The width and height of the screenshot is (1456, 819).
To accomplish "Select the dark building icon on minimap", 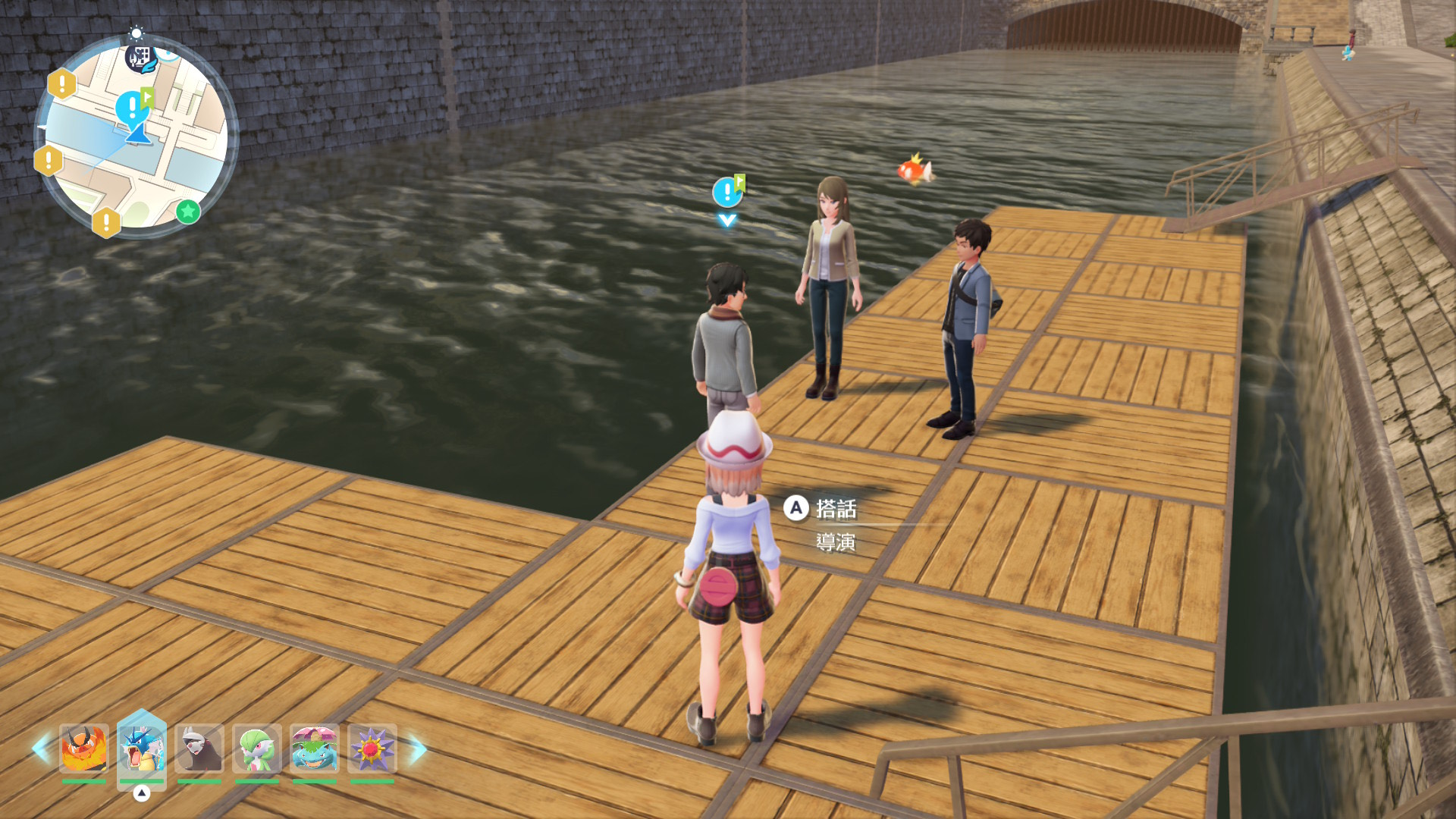I will [140, 58].
